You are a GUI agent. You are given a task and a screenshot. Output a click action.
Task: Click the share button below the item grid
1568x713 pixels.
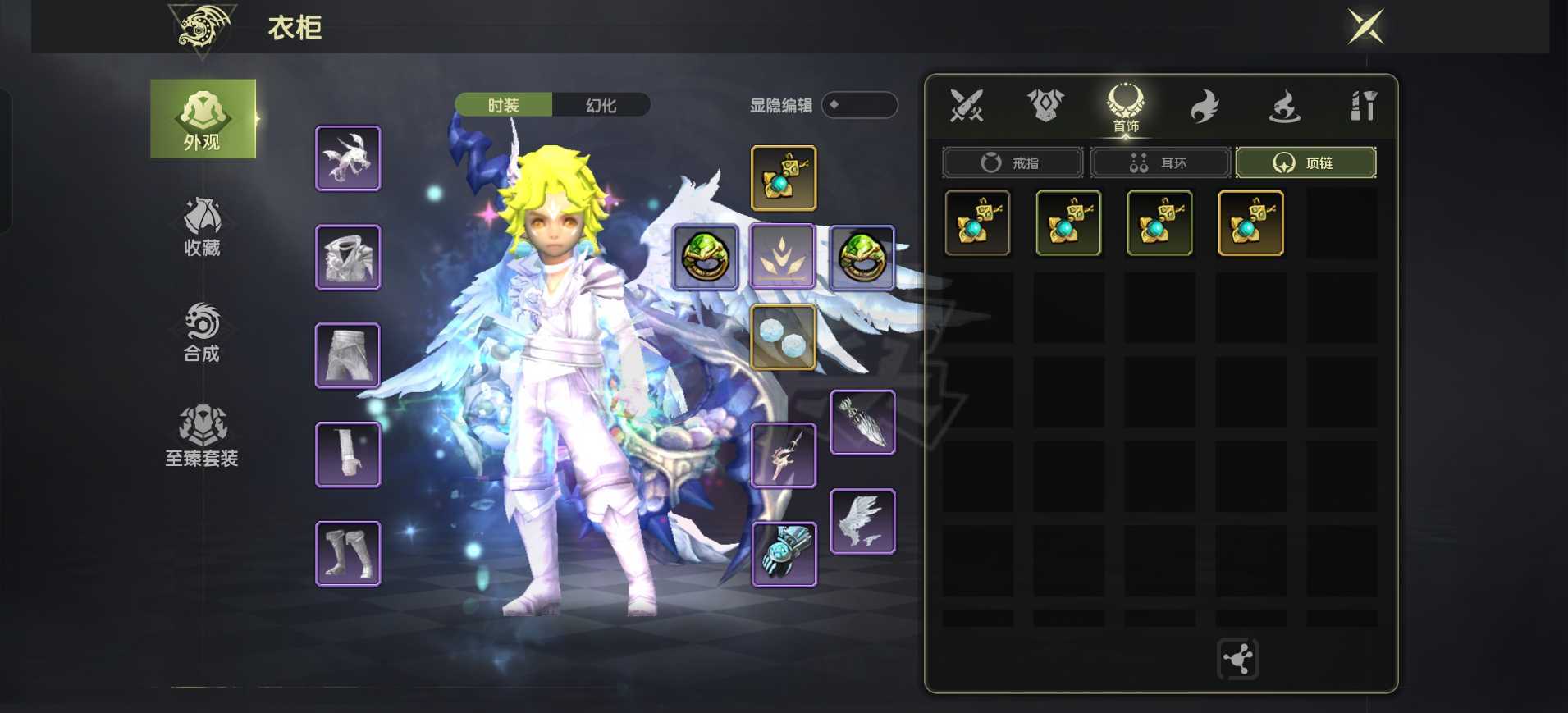point(1237,659)
